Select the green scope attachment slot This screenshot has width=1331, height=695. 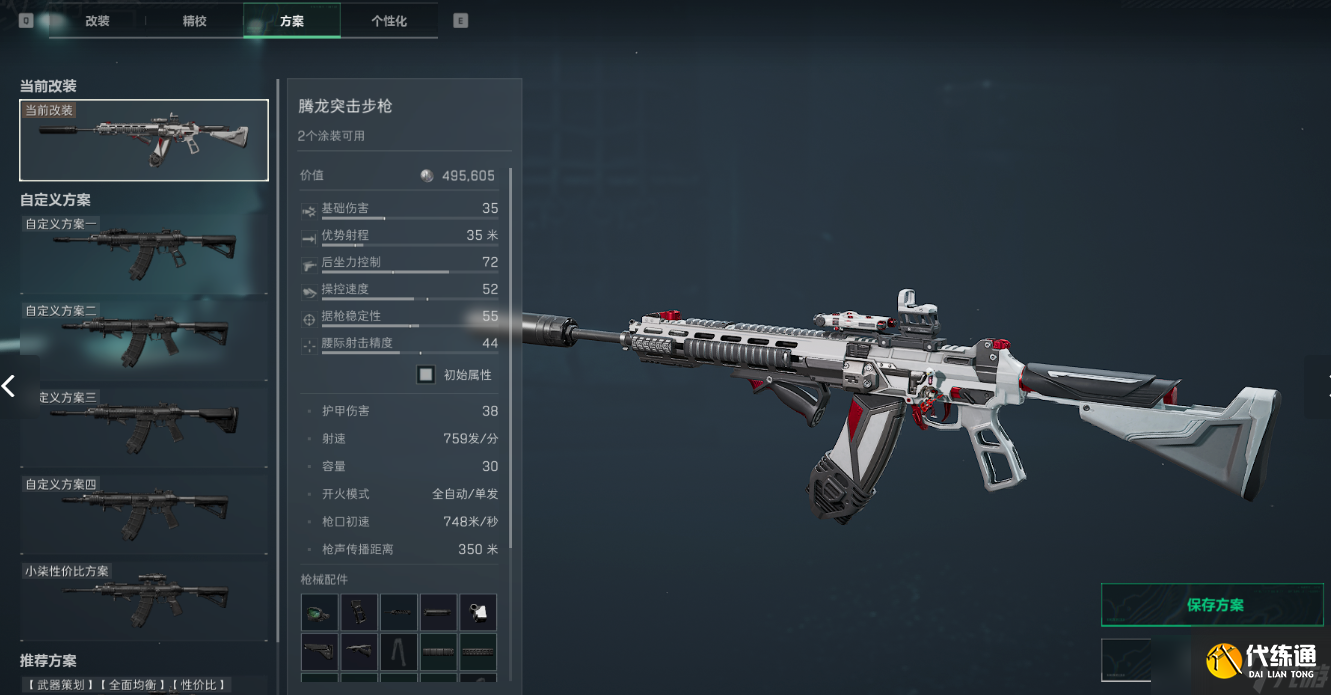coord(319,612)
